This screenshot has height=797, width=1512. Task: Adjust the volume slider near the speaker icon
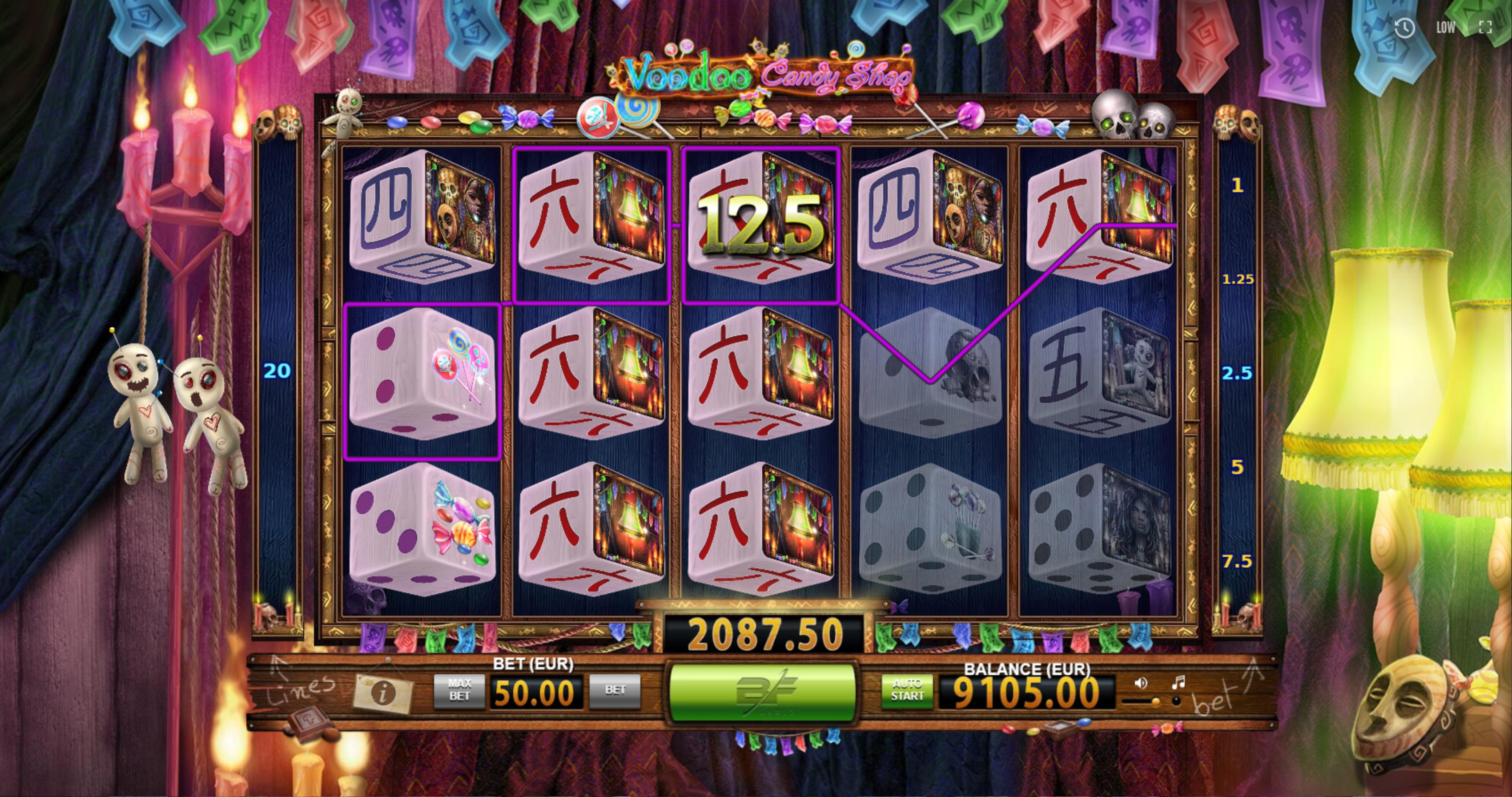click(x=1156, y=703)
